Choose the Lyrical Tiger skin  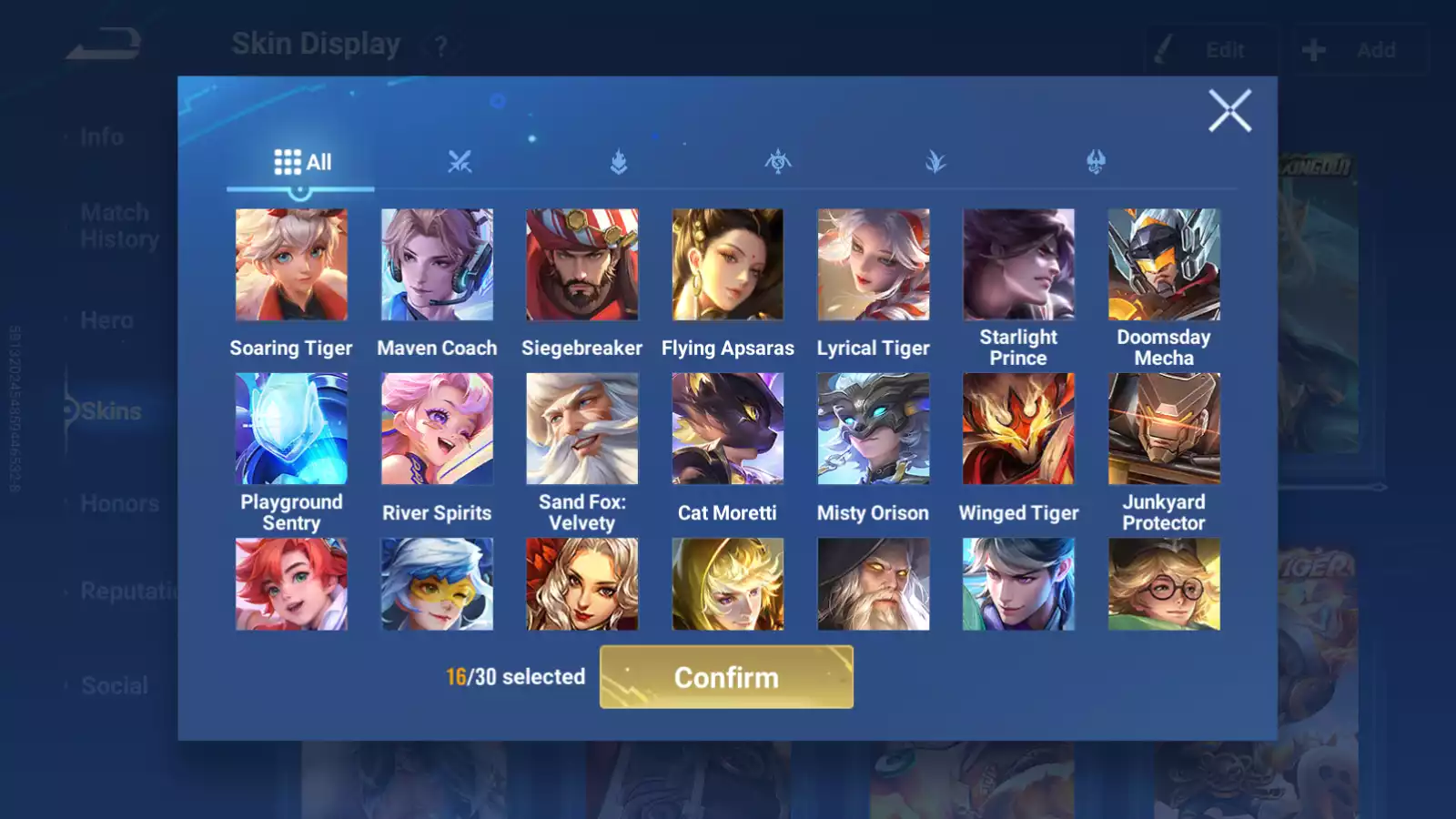(x=873, y=265)
